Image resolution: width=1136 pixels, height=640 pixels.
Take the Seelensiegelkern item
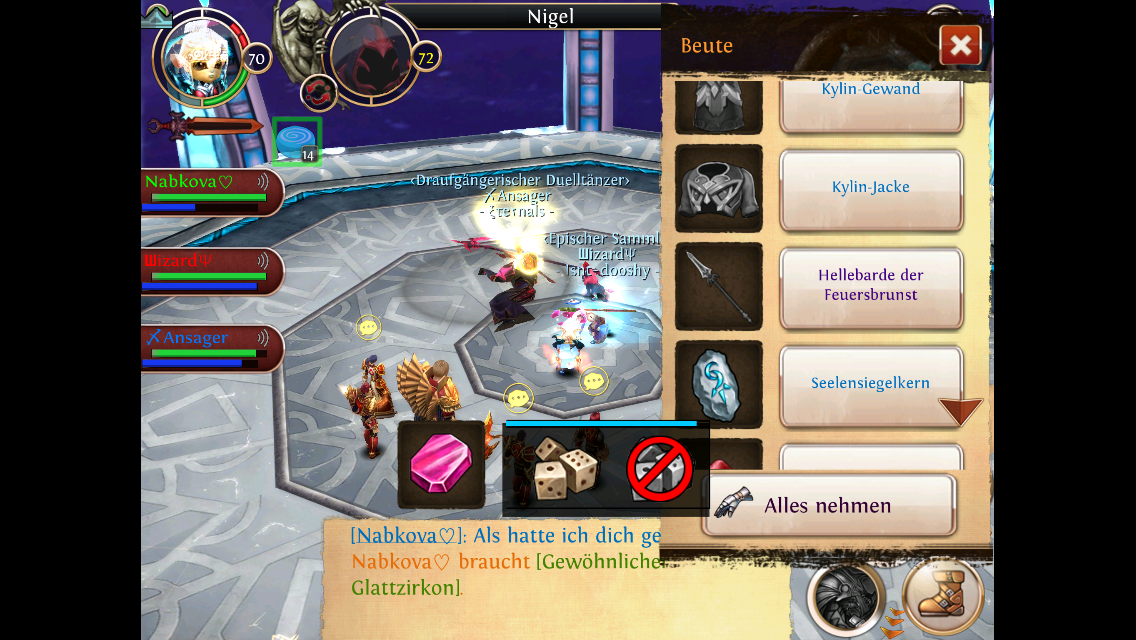pos(871,384)
